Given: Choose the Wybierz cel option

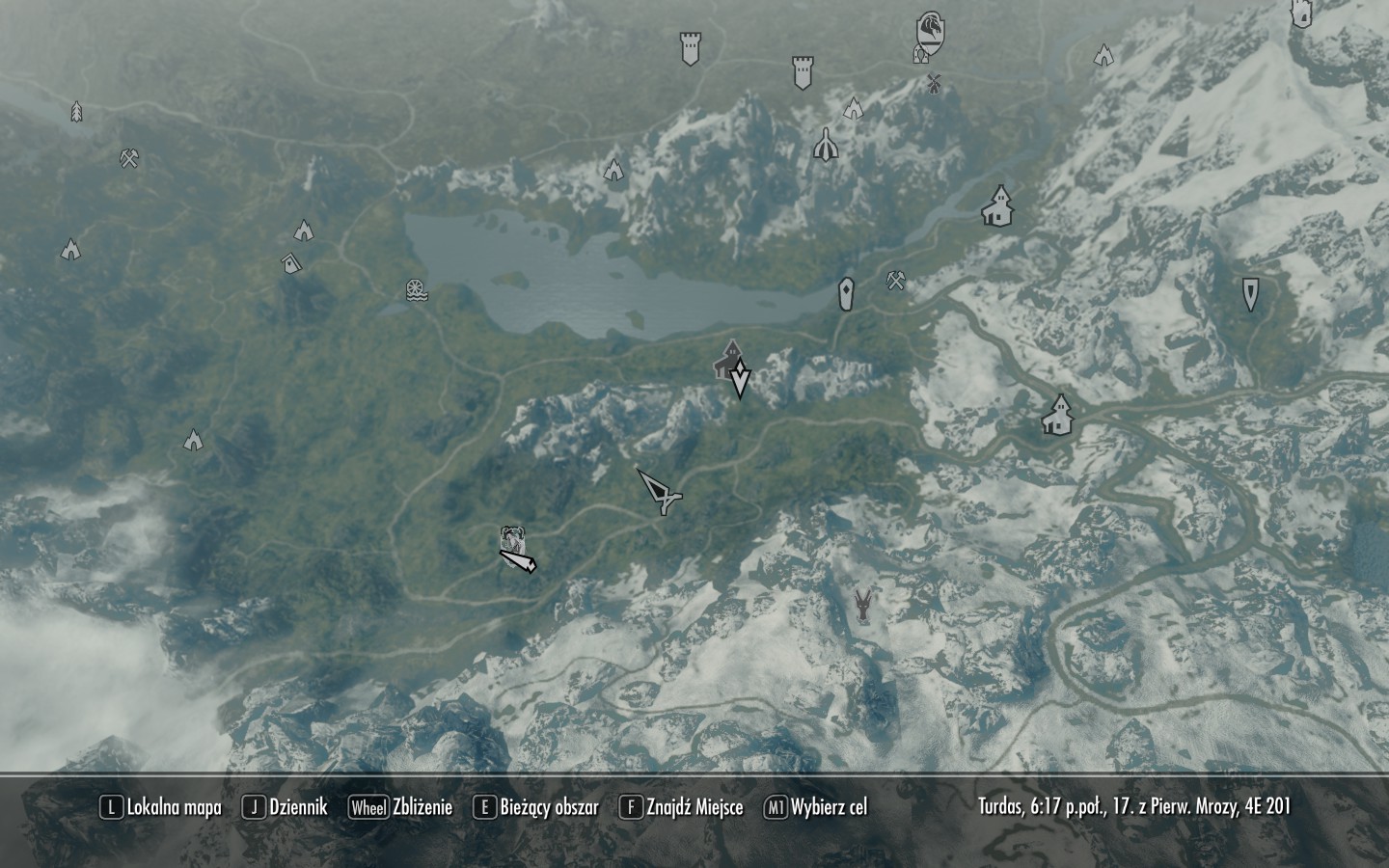Looking at the screenshot, I should click(816, 807).
